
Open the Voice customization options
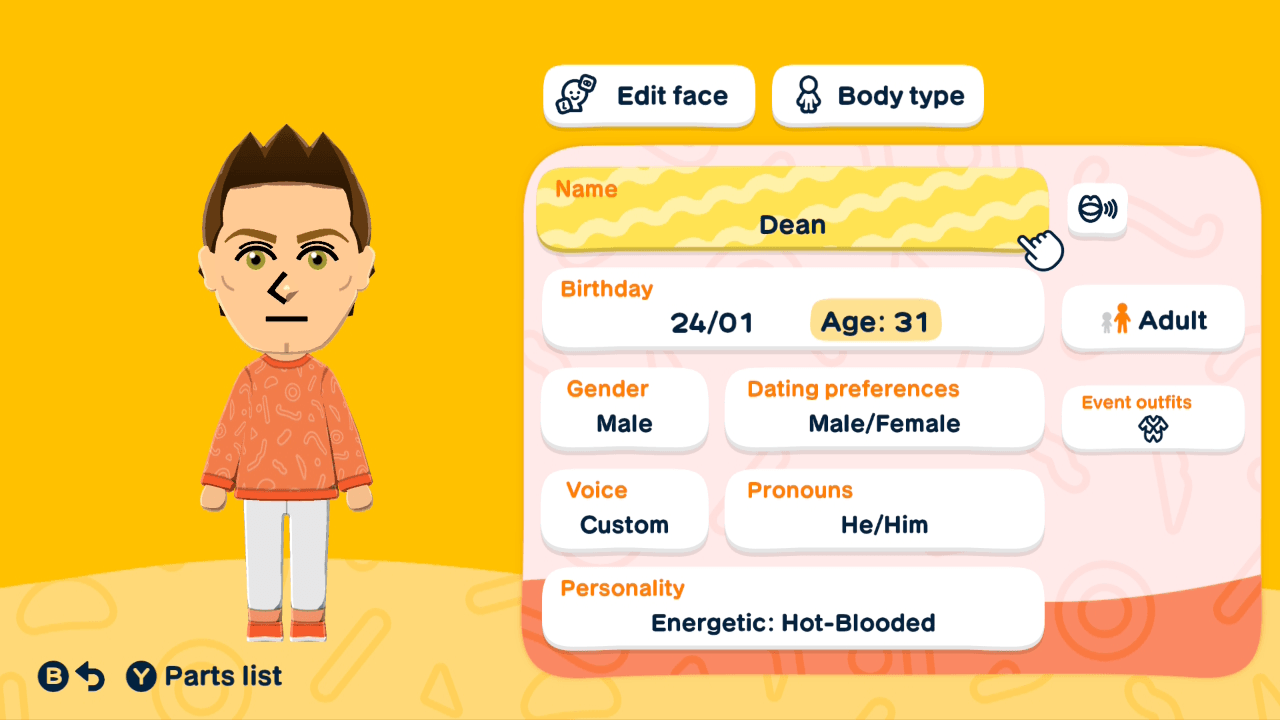[624, 510]
